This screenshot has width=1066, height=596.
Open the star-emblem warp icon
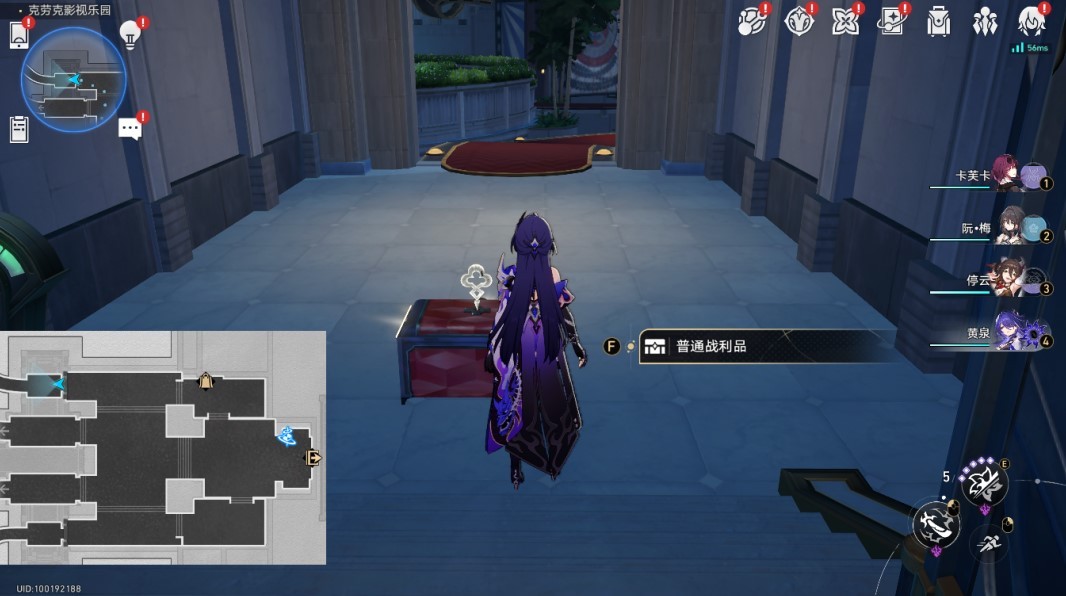tap(798, 21)
